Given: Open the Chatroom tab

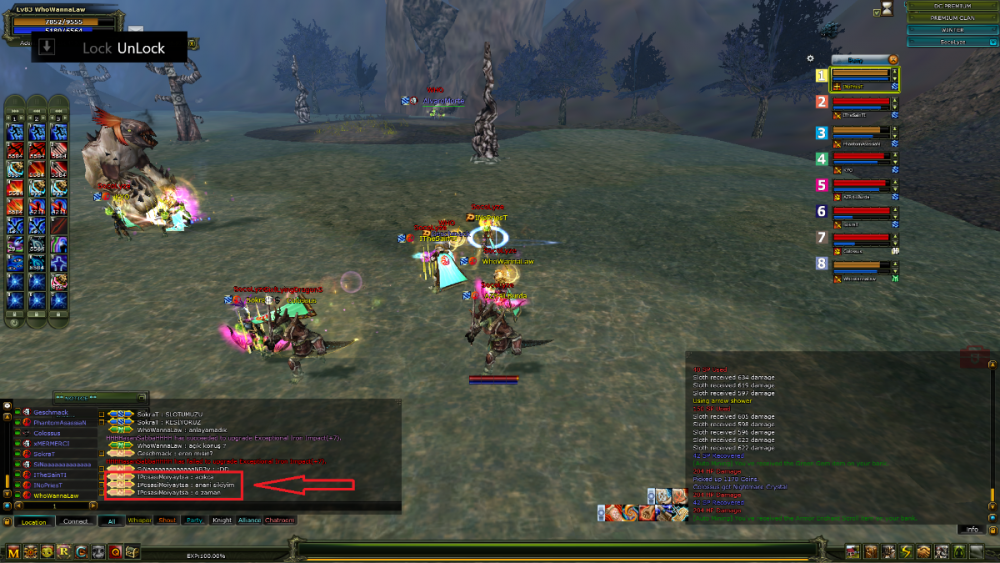Looking at the screenshot, I should coord(280,521).
